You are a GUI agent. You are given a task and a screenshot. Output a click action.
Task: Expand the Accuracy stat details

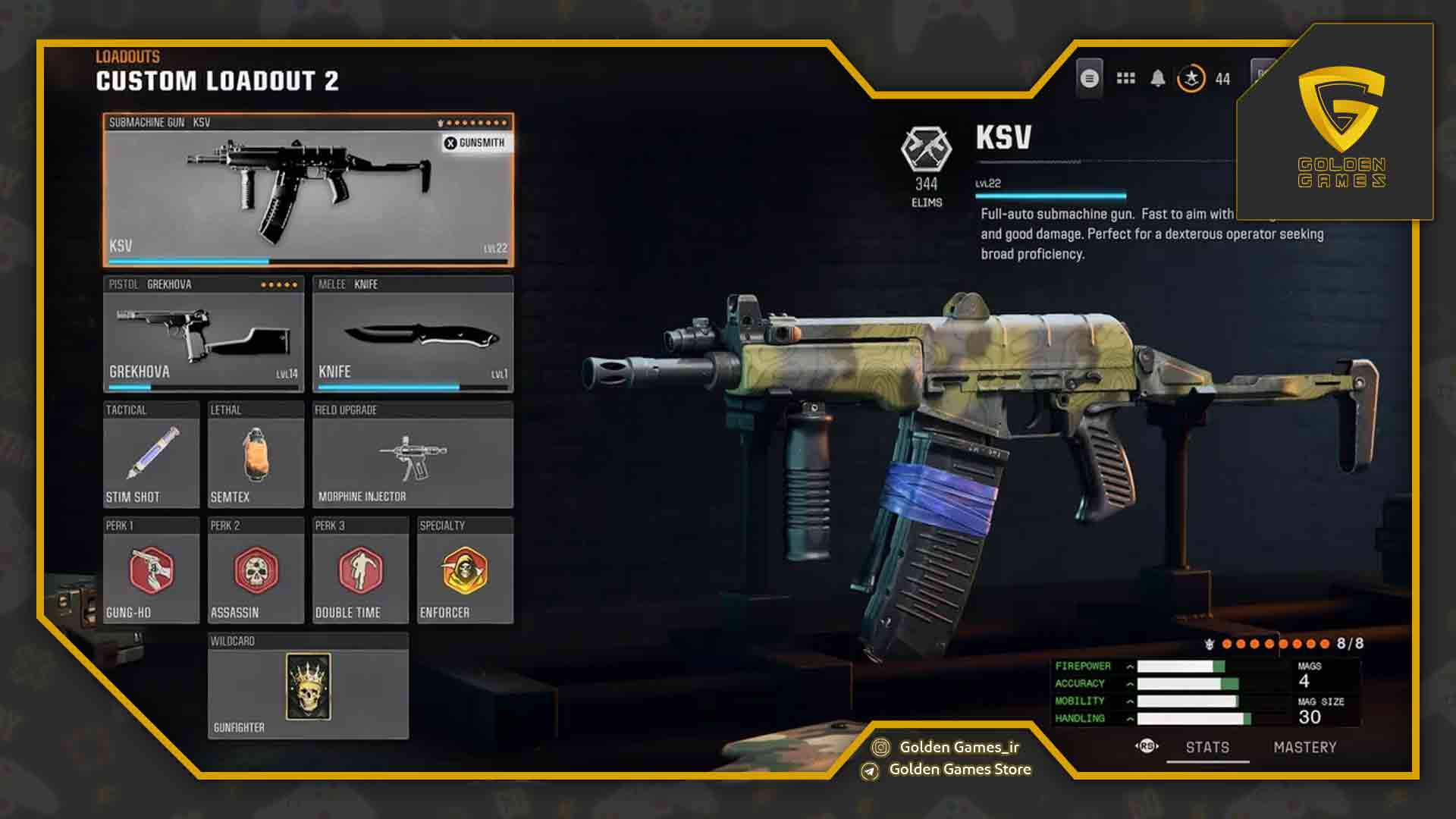[x=1131, y=682]
